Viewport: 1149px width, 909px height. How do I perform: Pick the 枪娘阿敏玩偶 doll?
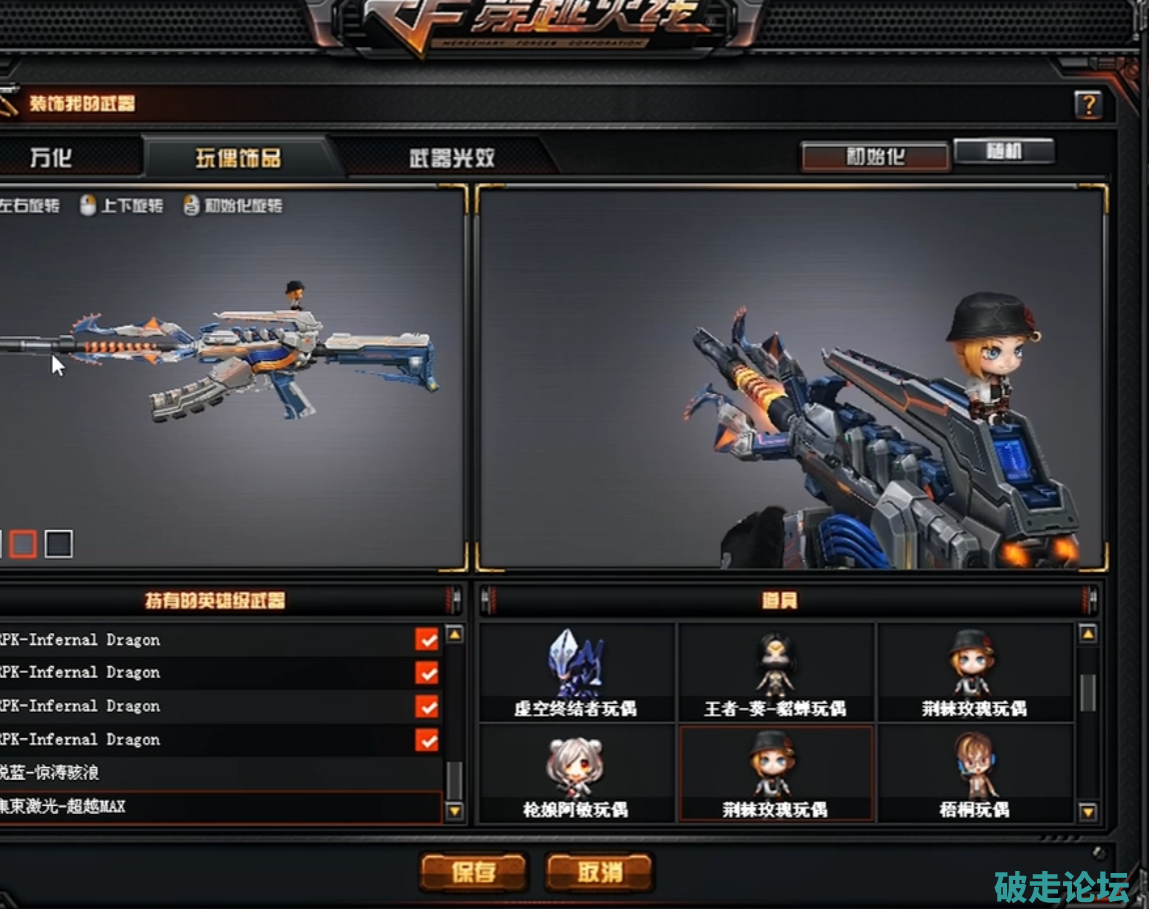[576, 773]
